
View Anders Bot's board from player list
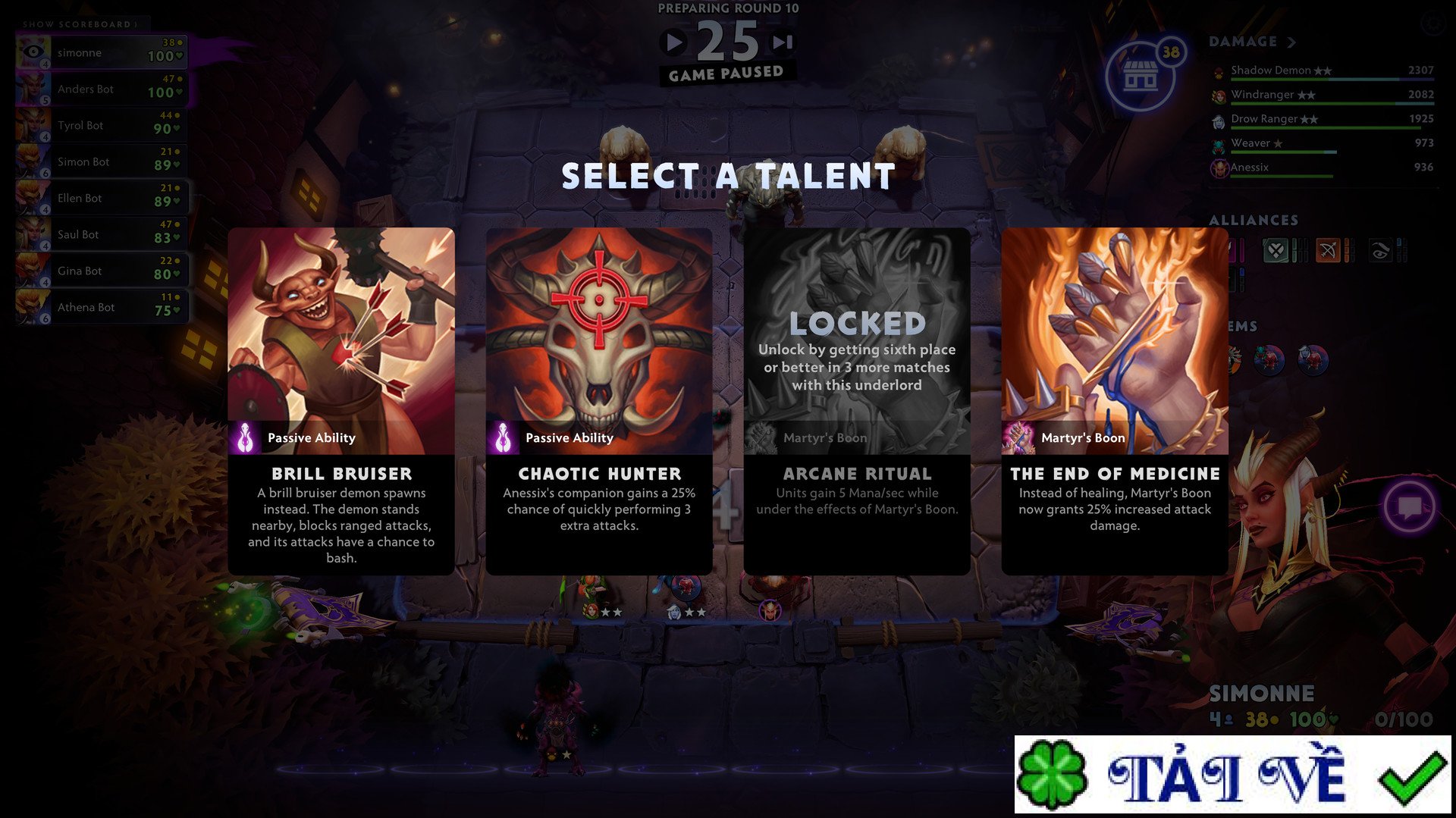tap(101, 89)
